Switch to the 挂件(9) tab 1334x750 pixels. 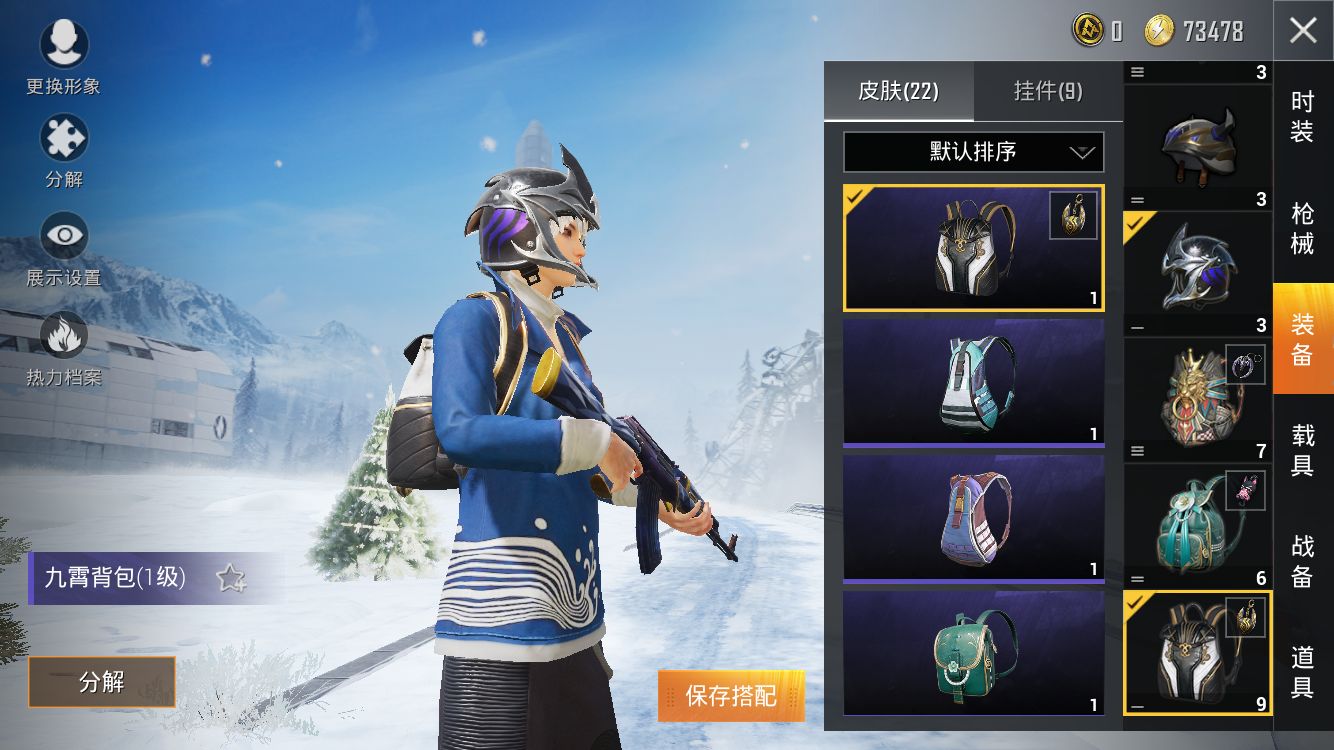1046,91
